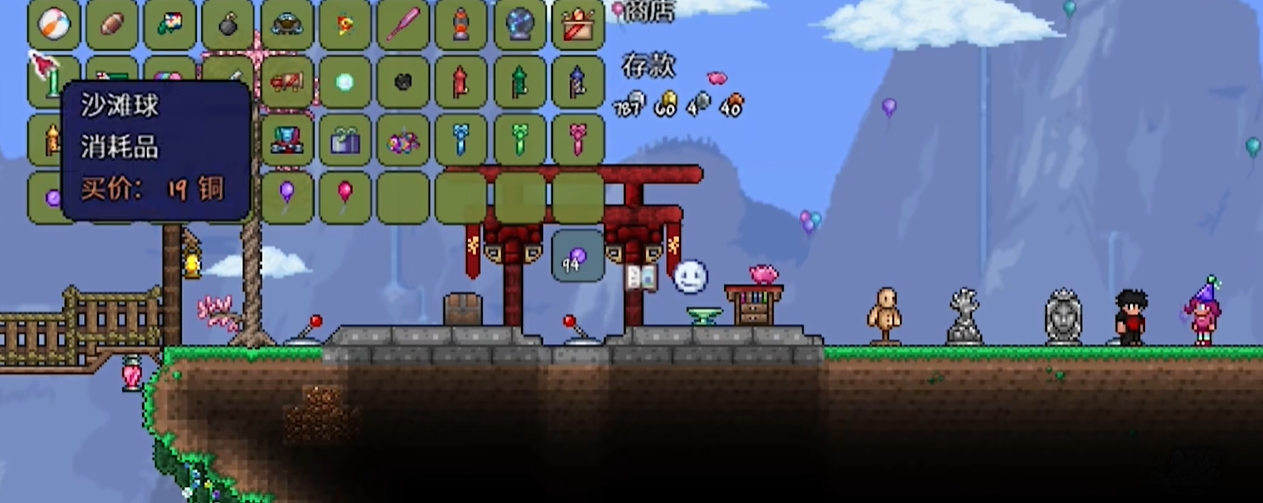Select the glowing teal orb slot
Image resolution: width=1263 pixels, height=503 pixels.
pos(345,82)
